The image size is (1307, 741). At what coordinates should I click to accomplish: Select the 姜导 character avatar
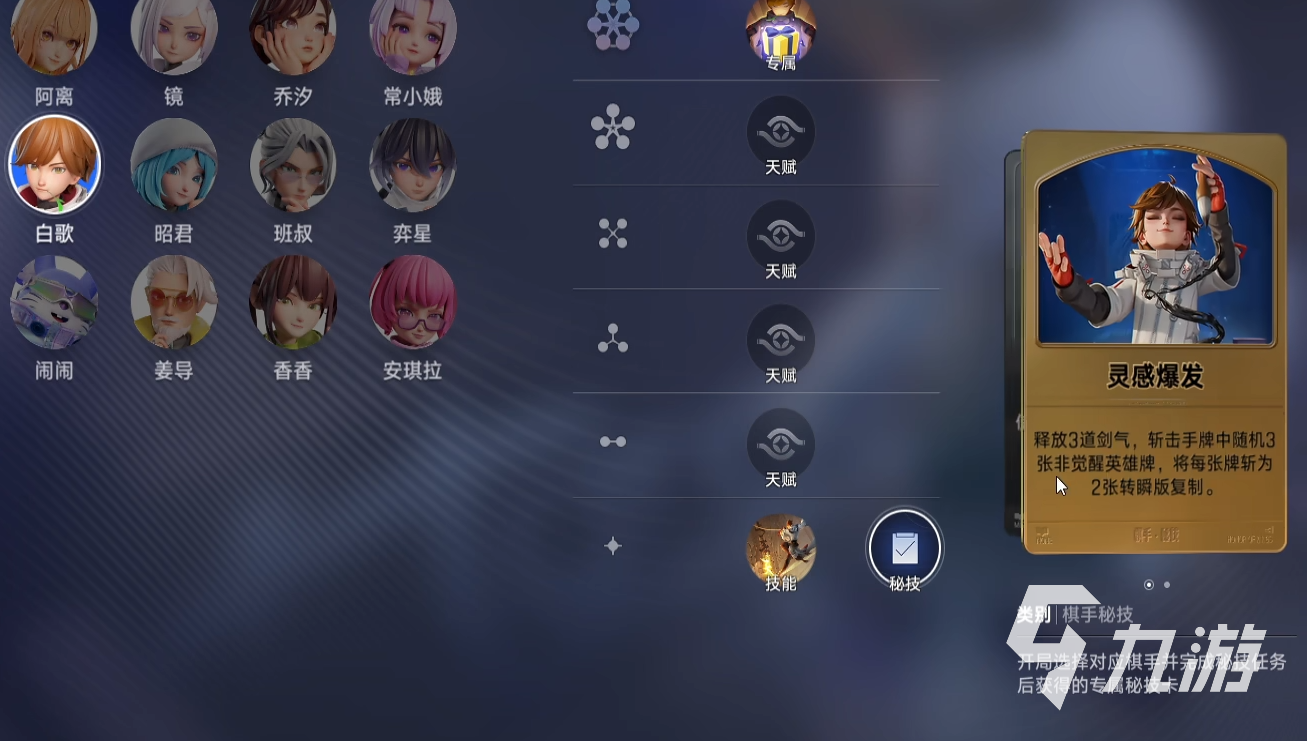pos(174,301)
